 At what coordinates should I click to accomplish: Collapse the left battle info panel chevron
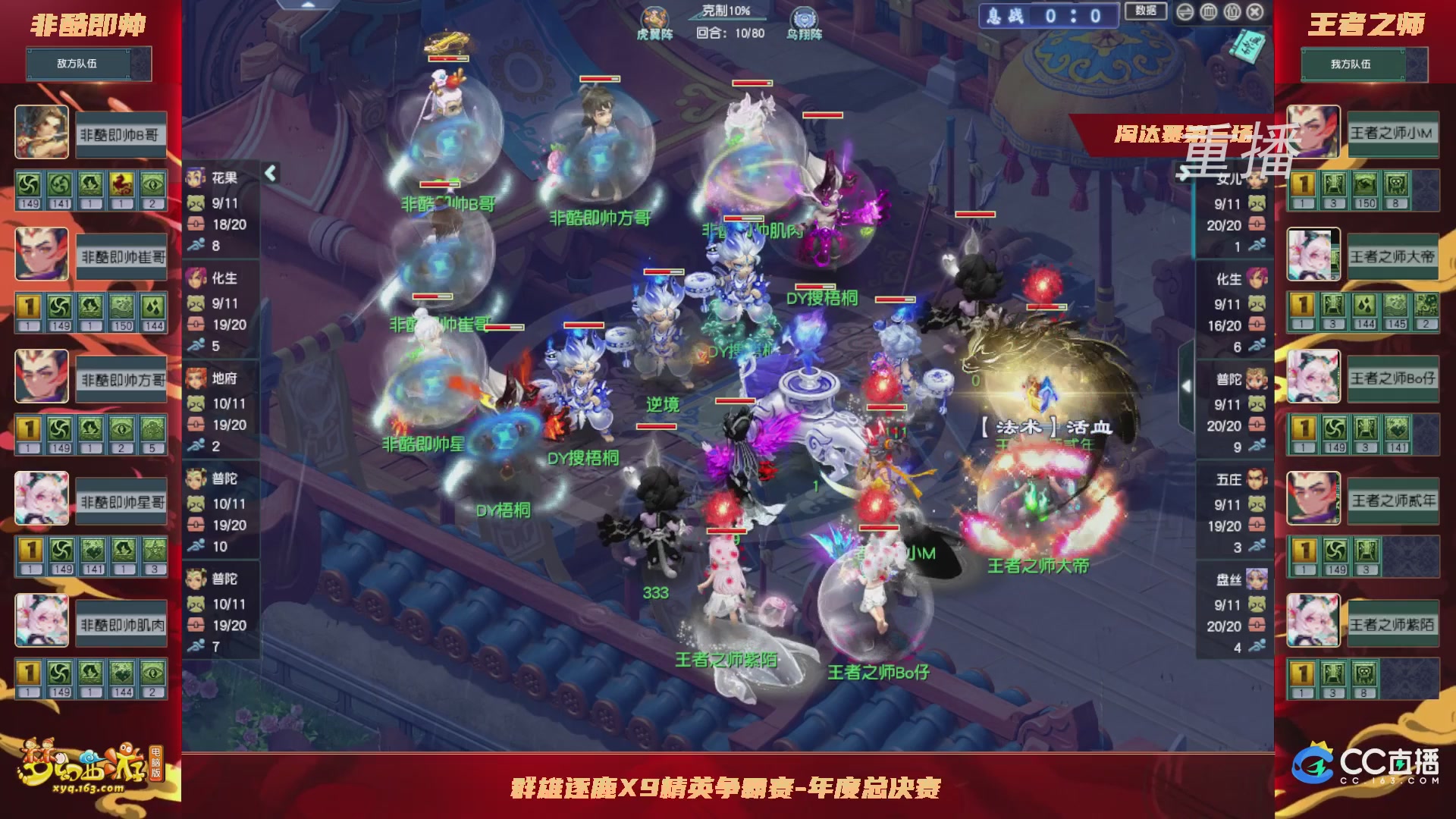[269, 173]
